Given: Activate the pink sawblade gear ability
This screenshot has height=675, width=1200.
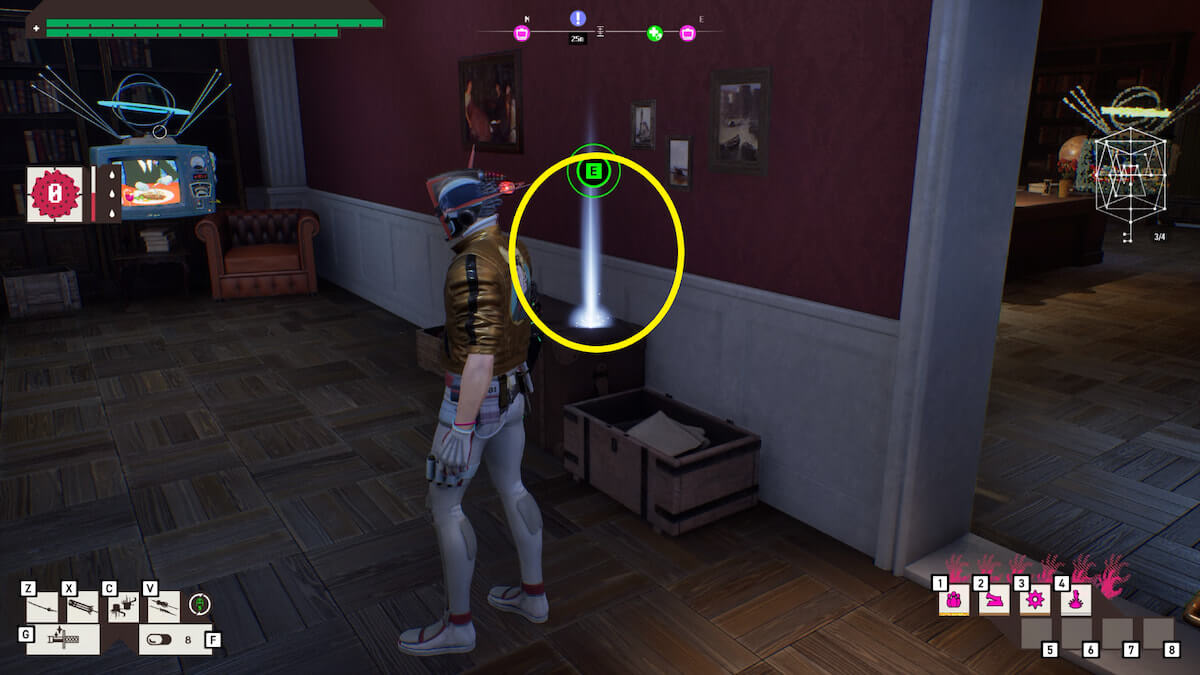Looking at the screenshot, I should 1034,601.
